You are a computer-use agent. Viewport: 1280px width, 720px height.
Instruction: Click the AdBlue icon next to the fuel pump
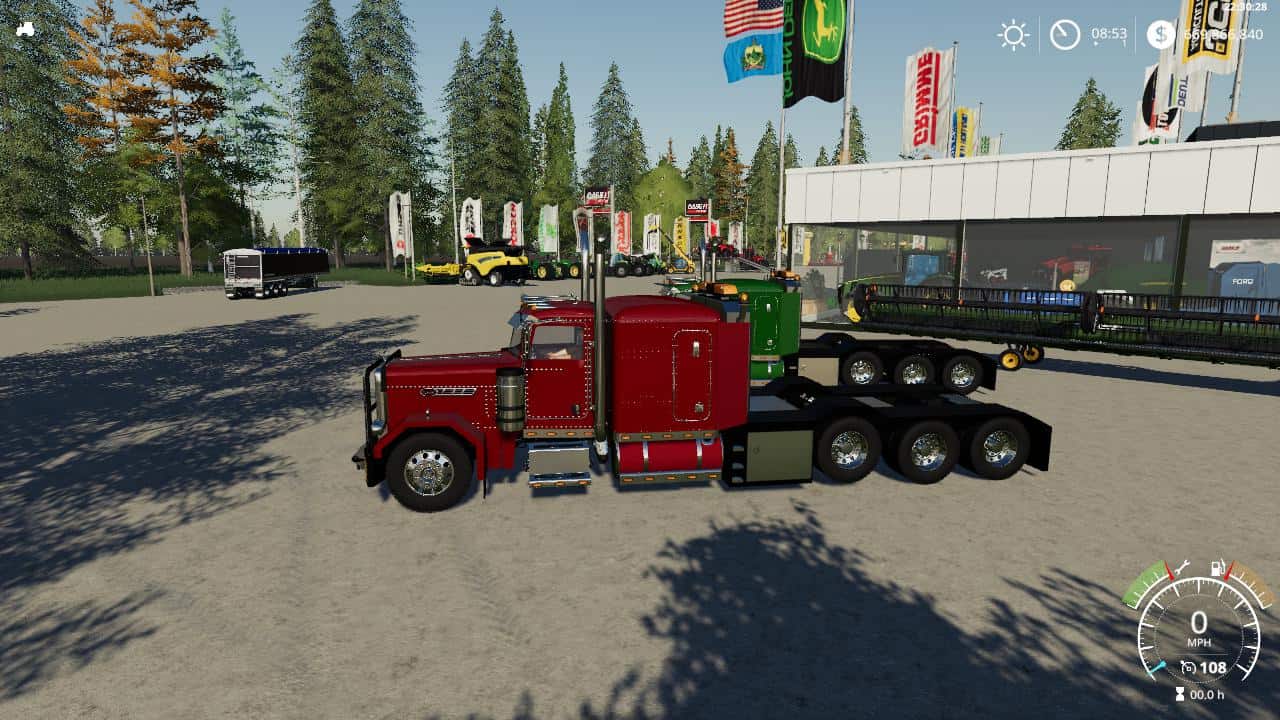[1225, 568]
